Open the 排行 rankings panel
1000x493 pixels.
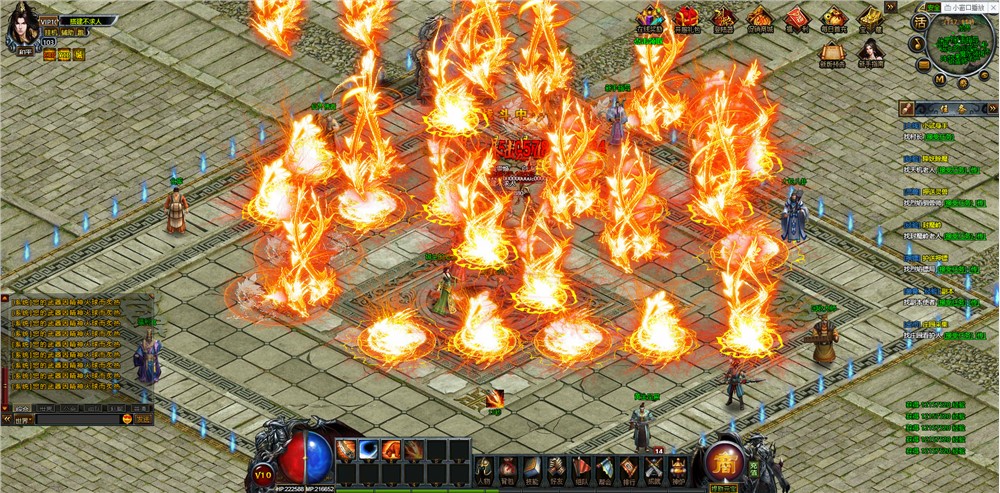point(629,468)
